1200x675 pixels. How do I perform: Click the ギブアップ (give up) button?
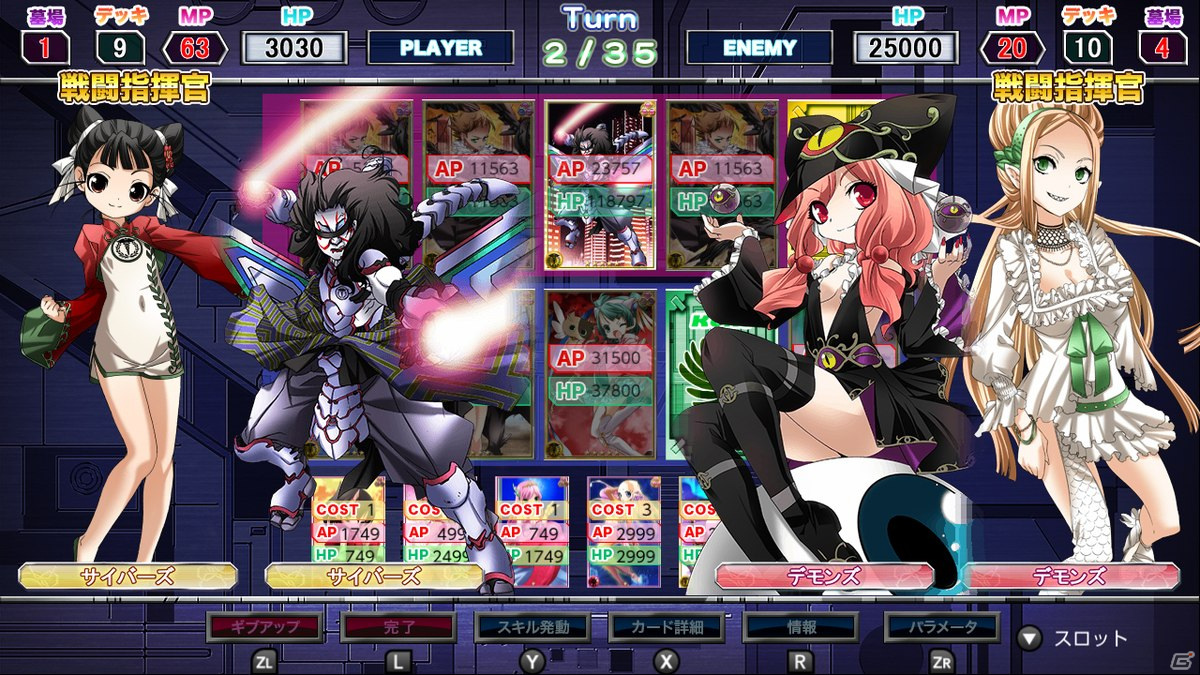click(265, 627)
